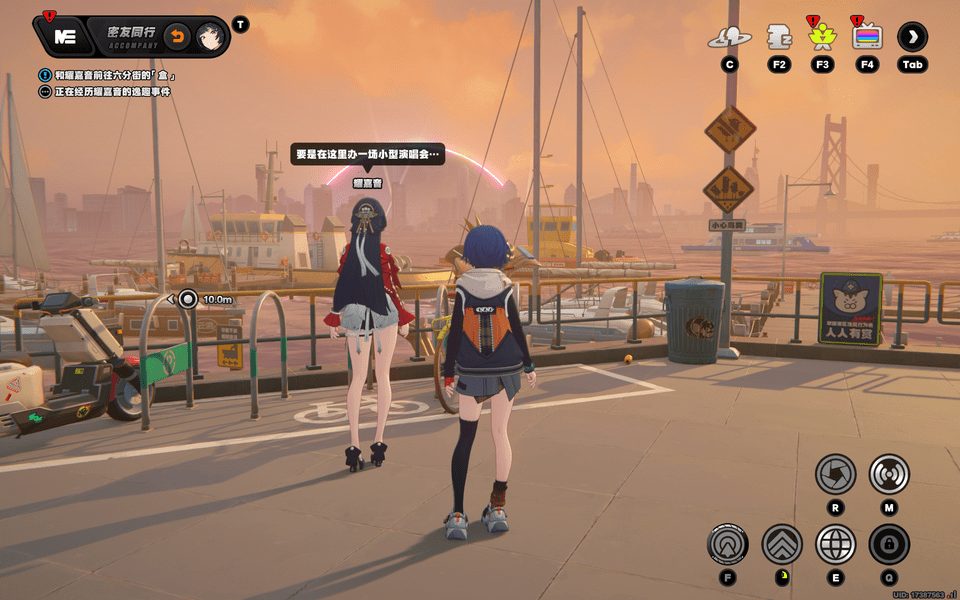The height and width of the screenshot is (600, 960).
Task: Activate the double chevron sprint button
Action: click(x=781, y=544)
